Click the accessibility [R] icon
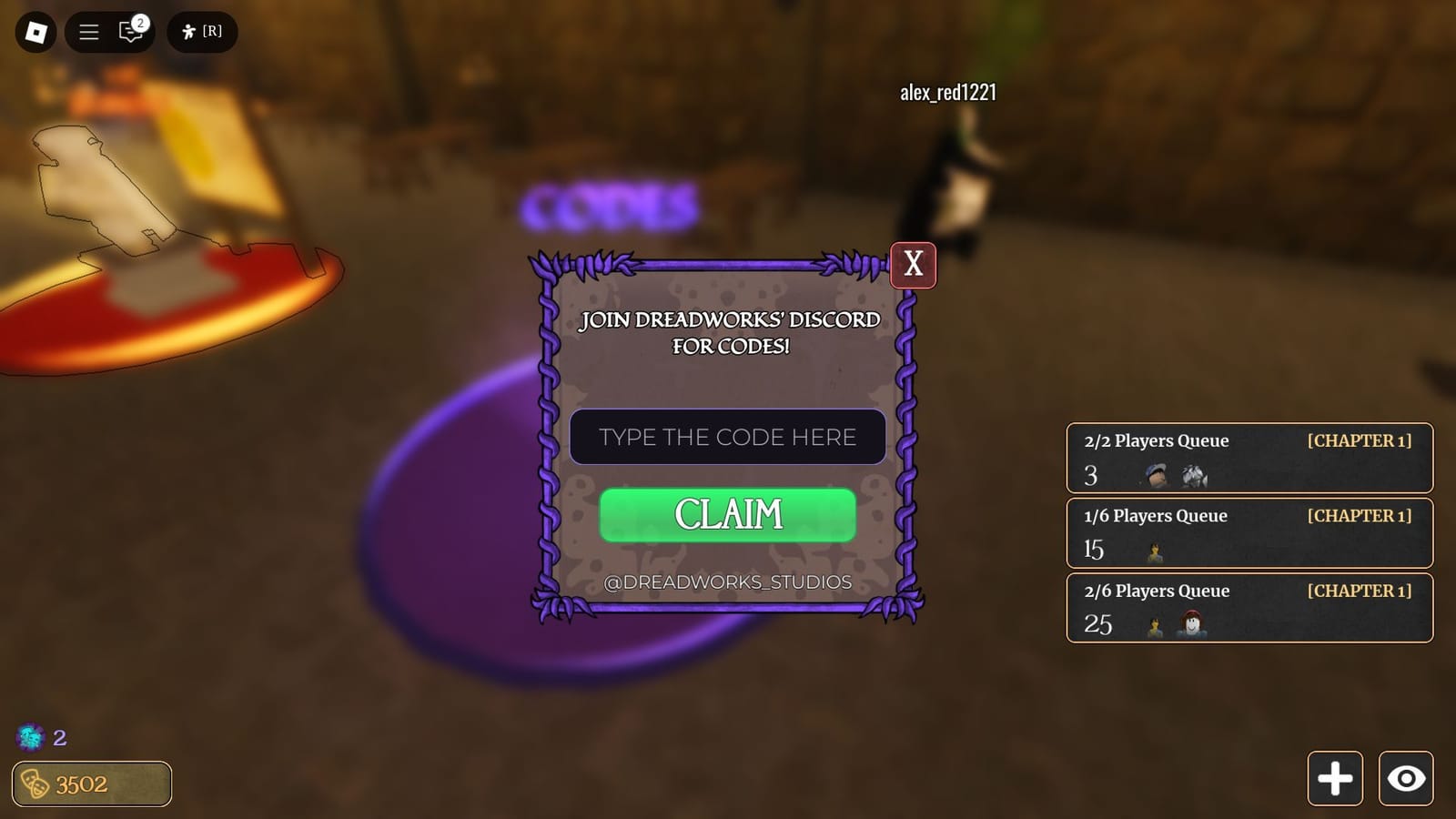1456x819 pixels. point(202,31)
